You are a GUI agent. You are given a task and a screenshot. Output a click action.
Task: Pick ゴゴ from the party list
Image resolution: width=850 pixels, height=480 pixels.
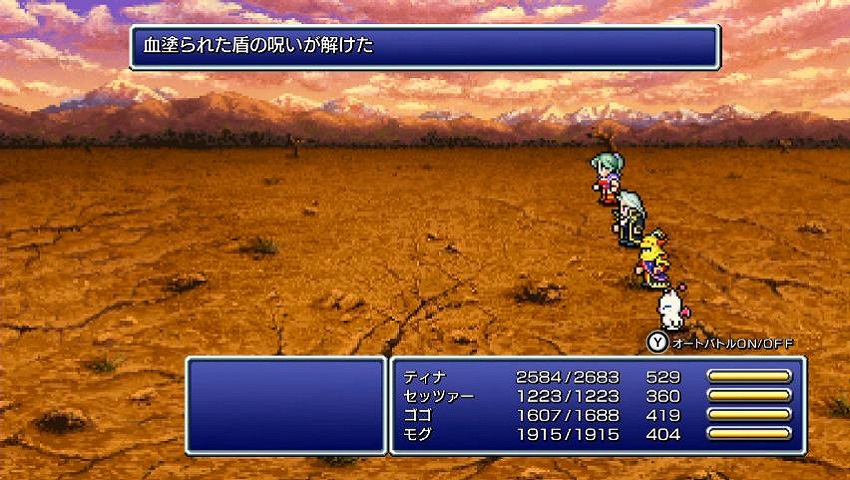tap(418, 415)
